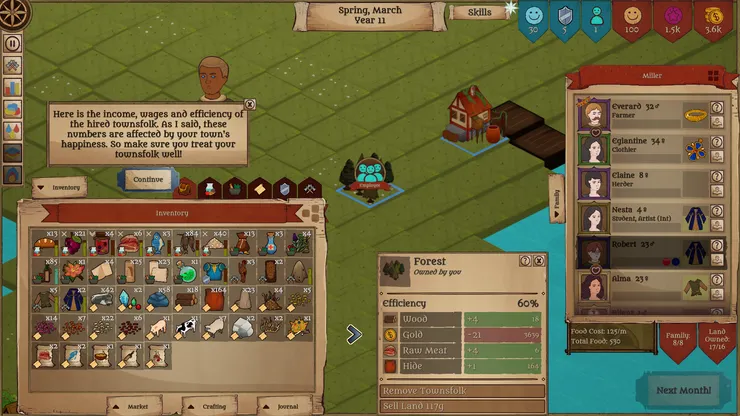Collapse the Inventory dropdown tab

tap(60, 187)
